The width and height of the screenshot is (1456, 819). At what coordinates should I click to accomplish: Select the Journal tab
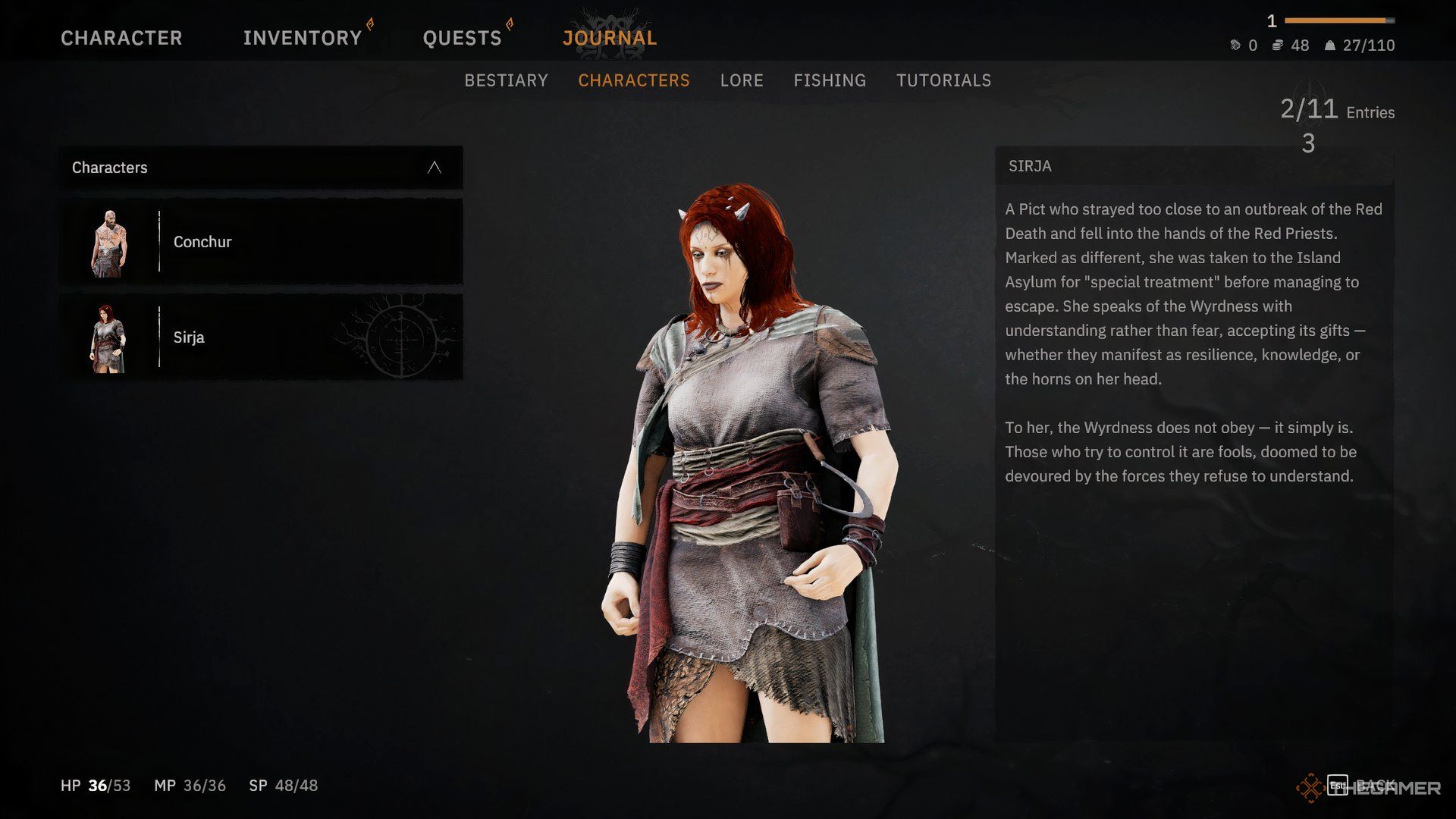(610, 38)
